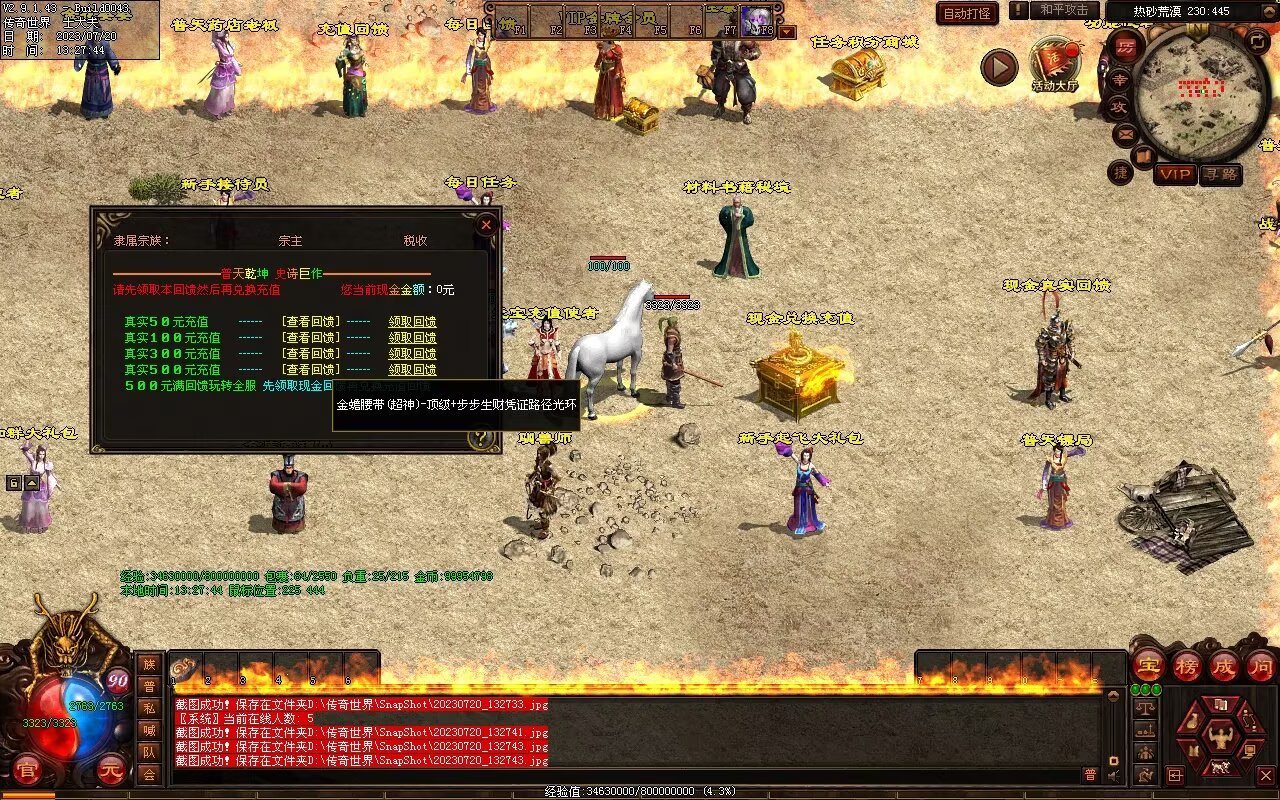
Task: Toggle the 自动打怪 auto-fight button
Action: click(967, 14)
